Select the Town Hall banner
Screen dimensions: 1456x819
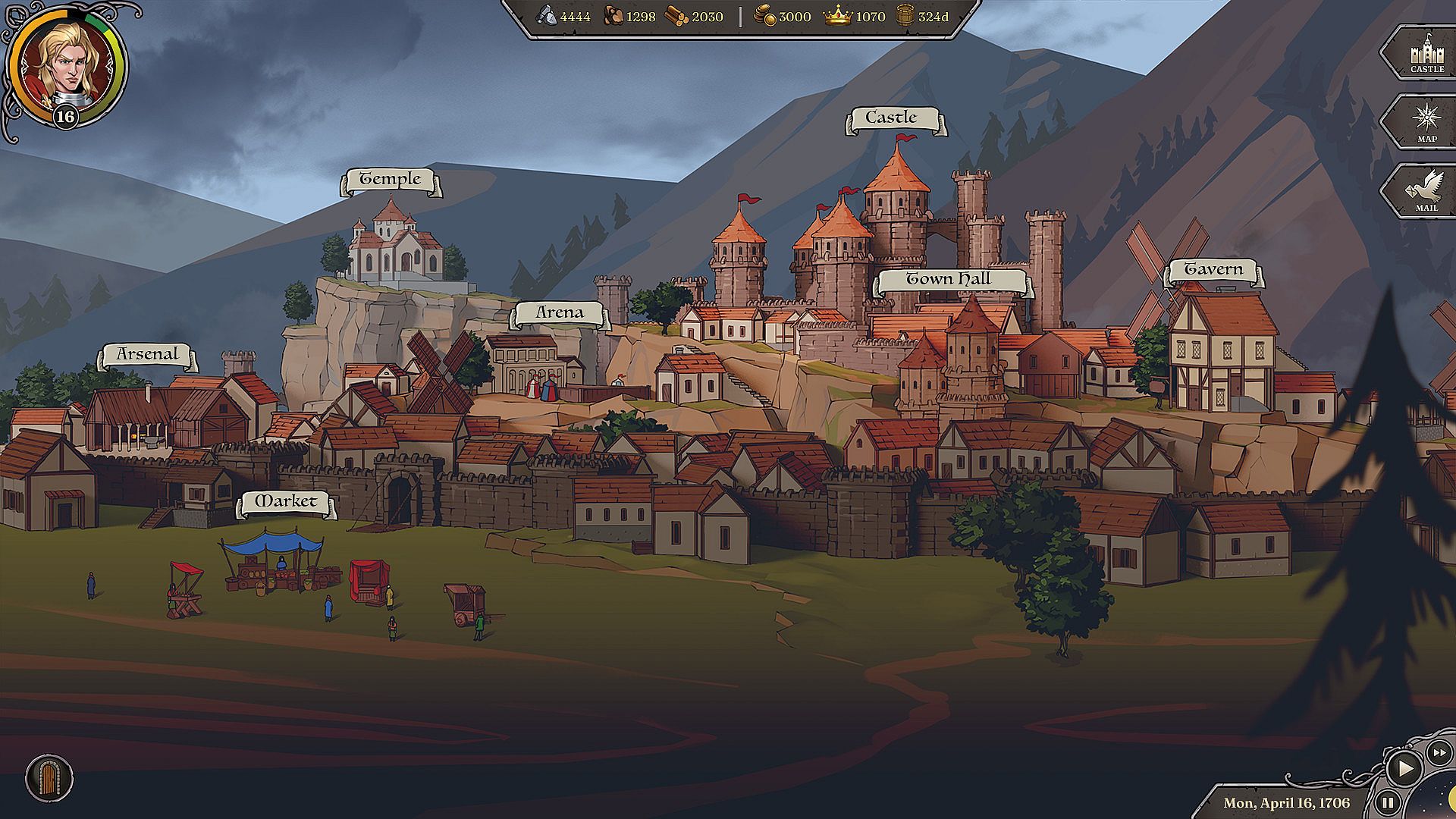[x=949, y=280]
